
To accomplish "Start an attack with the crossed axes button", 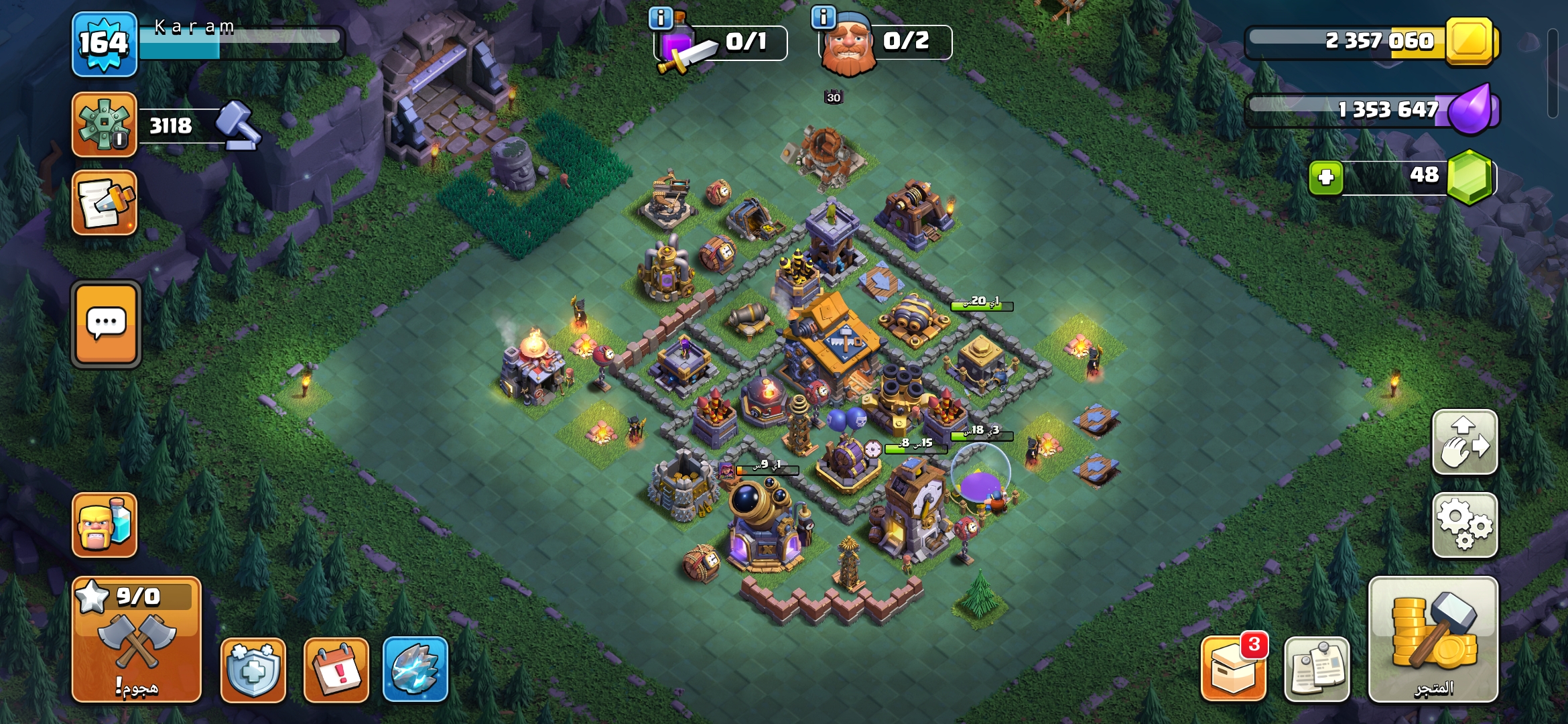I will (x=137, y=640).
